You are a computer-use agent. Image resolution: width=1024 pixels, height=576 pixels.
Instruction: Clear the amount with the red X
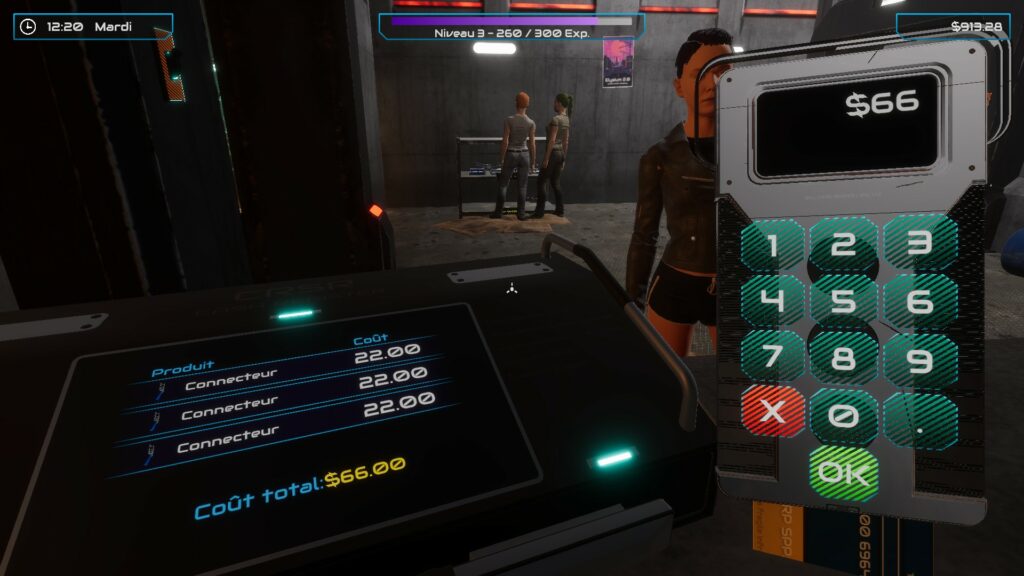[771, 412]
